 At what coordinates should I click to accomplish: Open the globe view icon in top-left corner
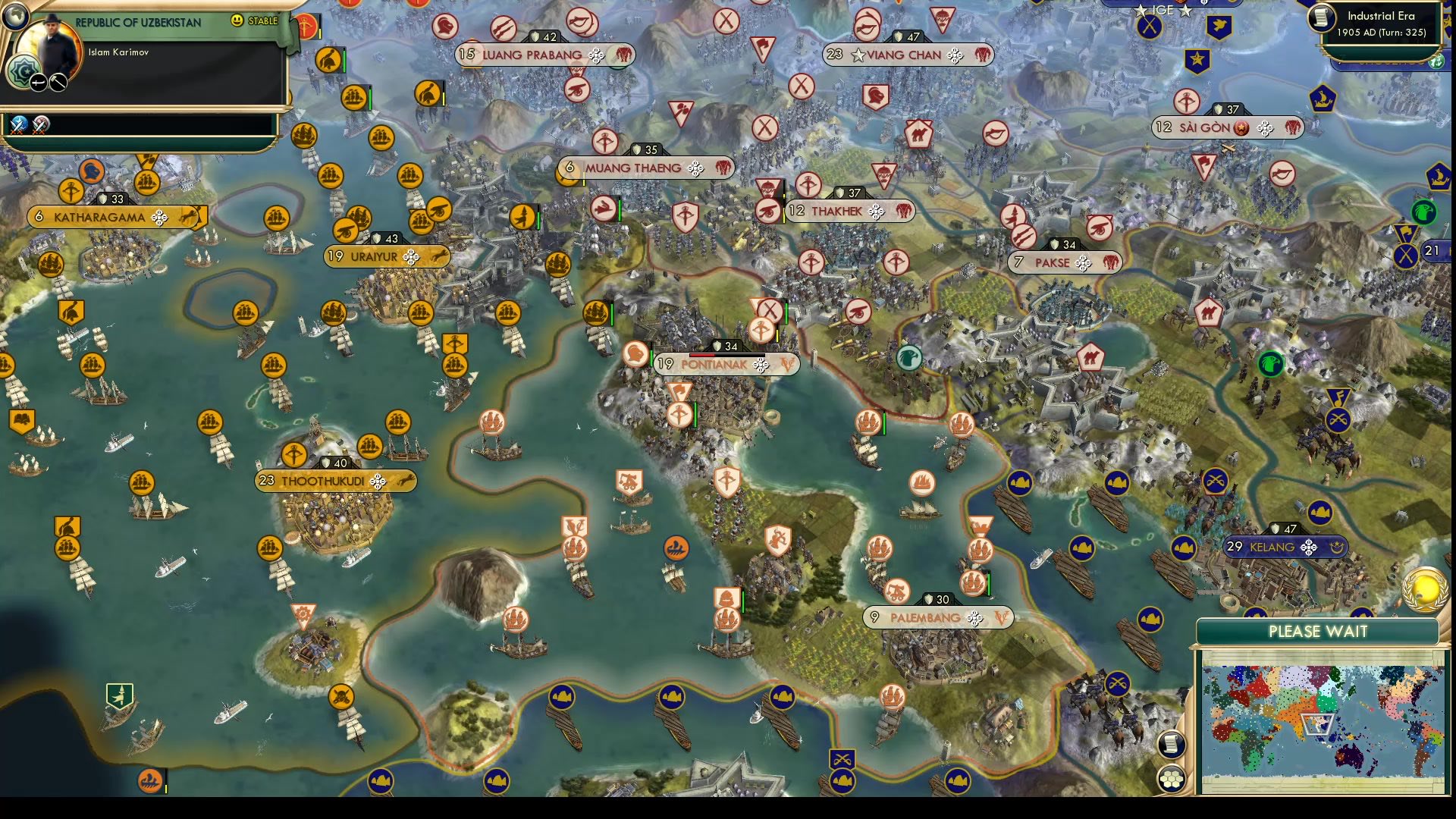point(15,17)
